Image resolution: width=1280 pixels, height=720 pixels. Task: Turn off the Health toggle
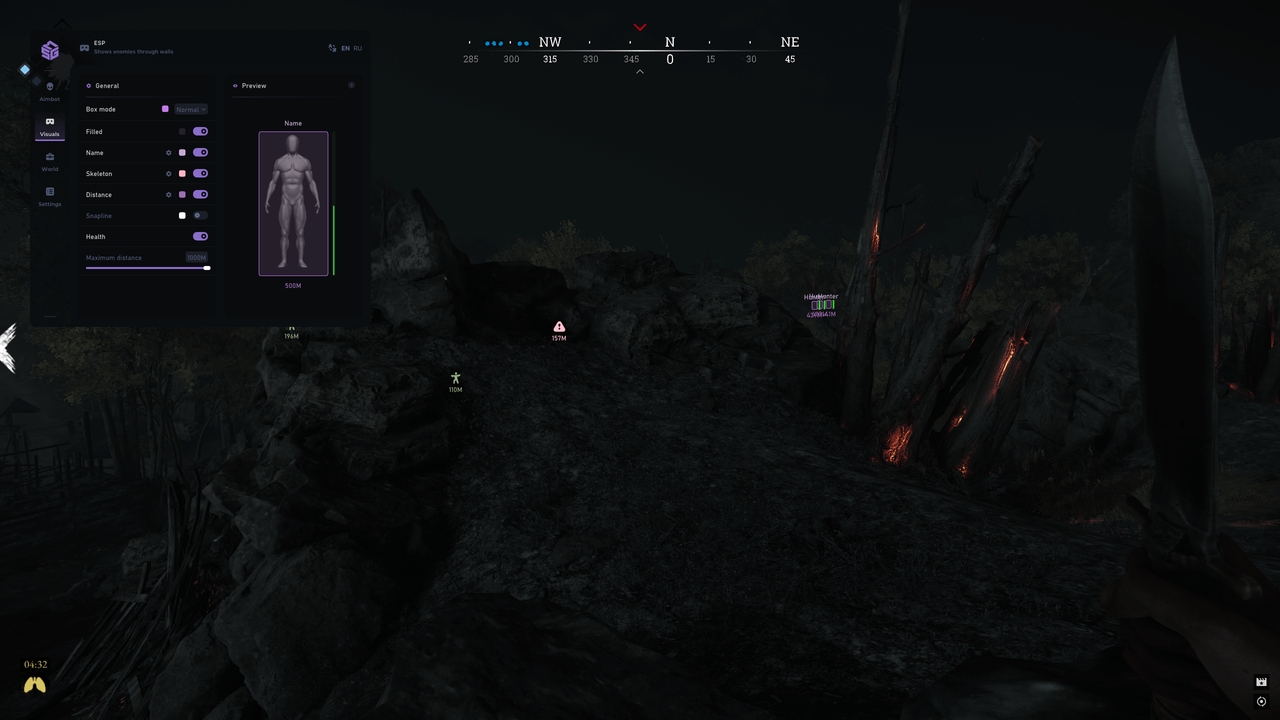[x=200, y=236]
